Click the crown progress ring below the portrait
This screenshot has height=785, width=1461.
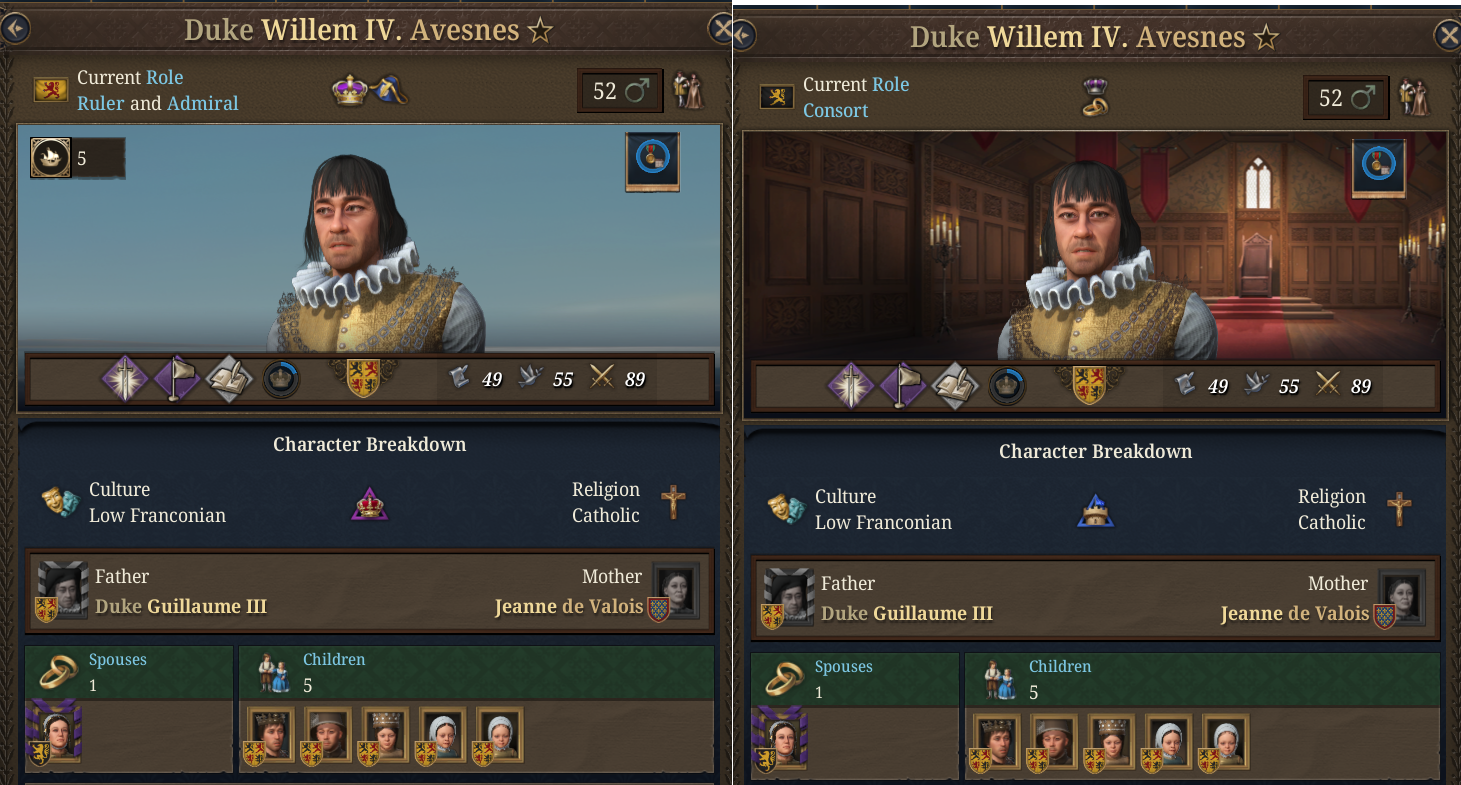pyautogui.click(x=280, y=379)
